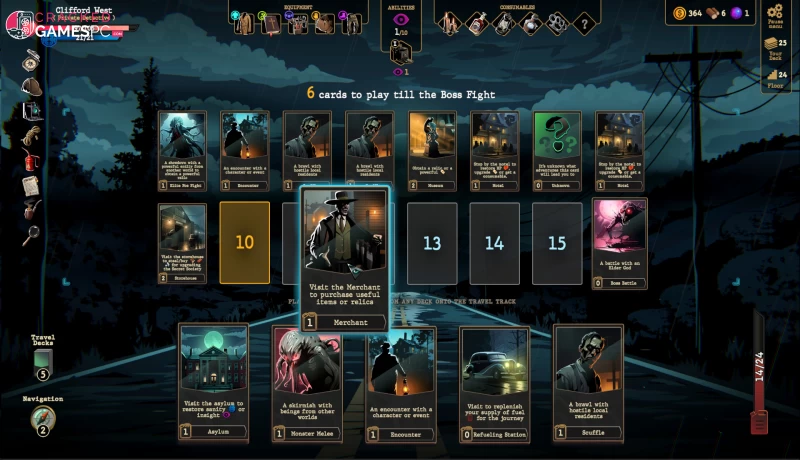Screen dimensions: 800x460
Task: Activate the purple eye ability
Action: click(401, 20)
